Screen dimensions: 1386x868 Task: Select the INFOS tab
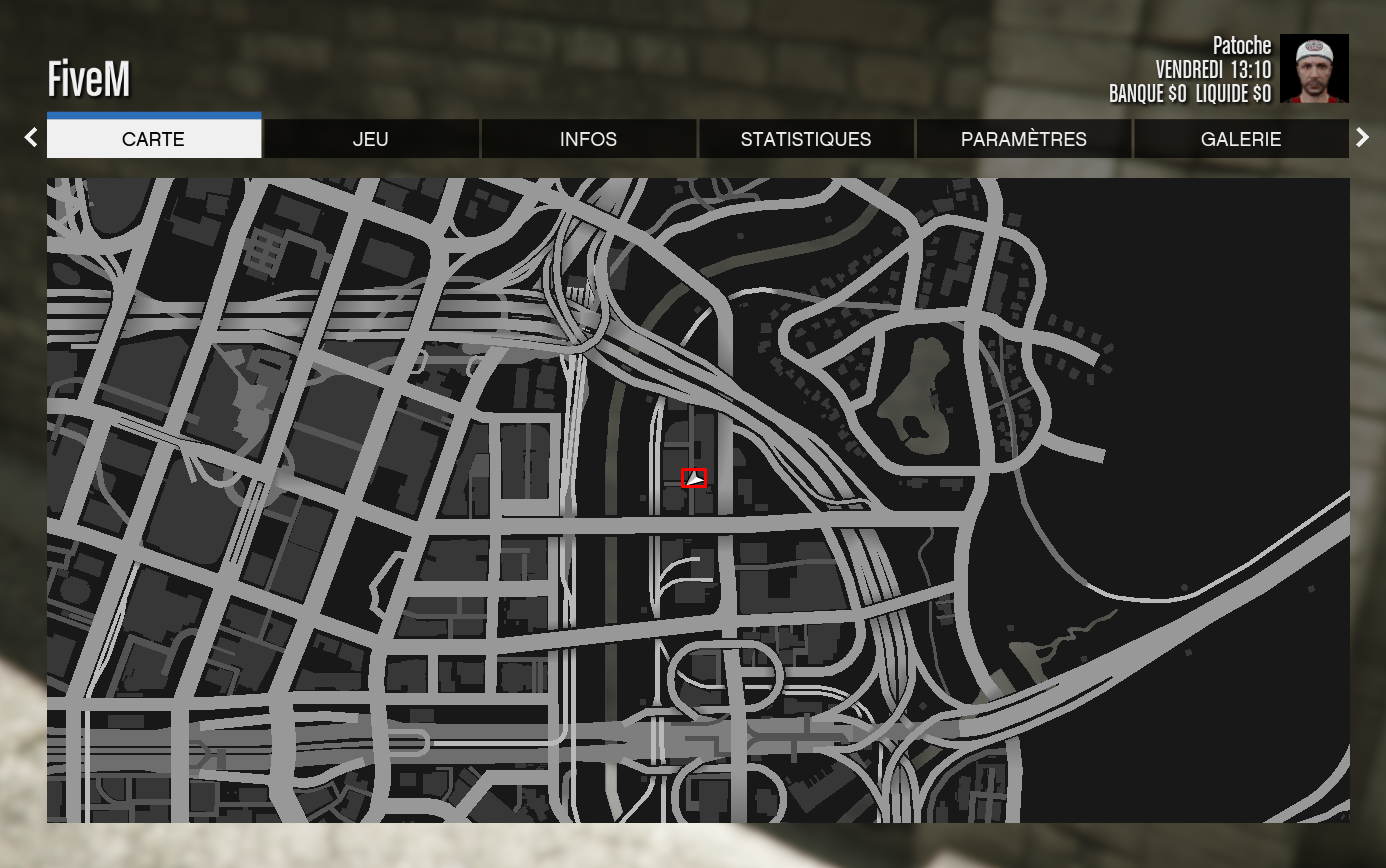(x=588, y=139)
